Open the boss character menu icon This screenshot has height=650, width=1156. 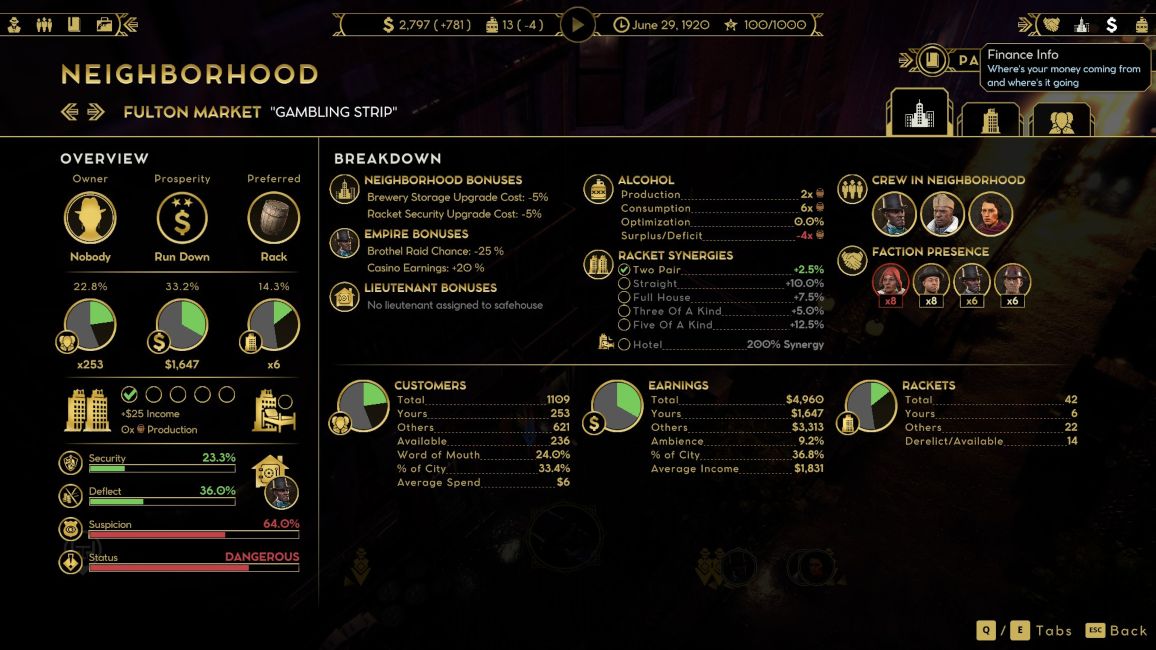[x=15, y=24]
